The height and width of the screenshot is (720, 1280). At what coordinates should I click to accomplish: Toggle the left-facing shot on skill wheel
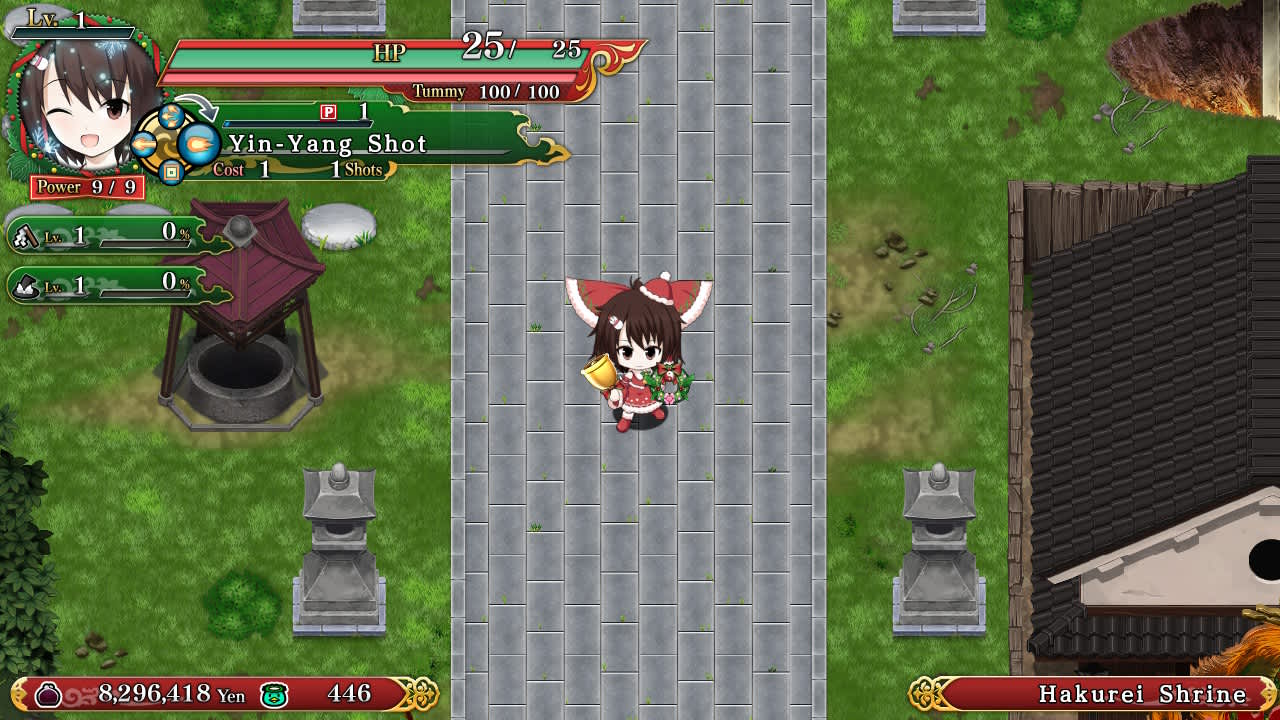[x=143, y=145]
